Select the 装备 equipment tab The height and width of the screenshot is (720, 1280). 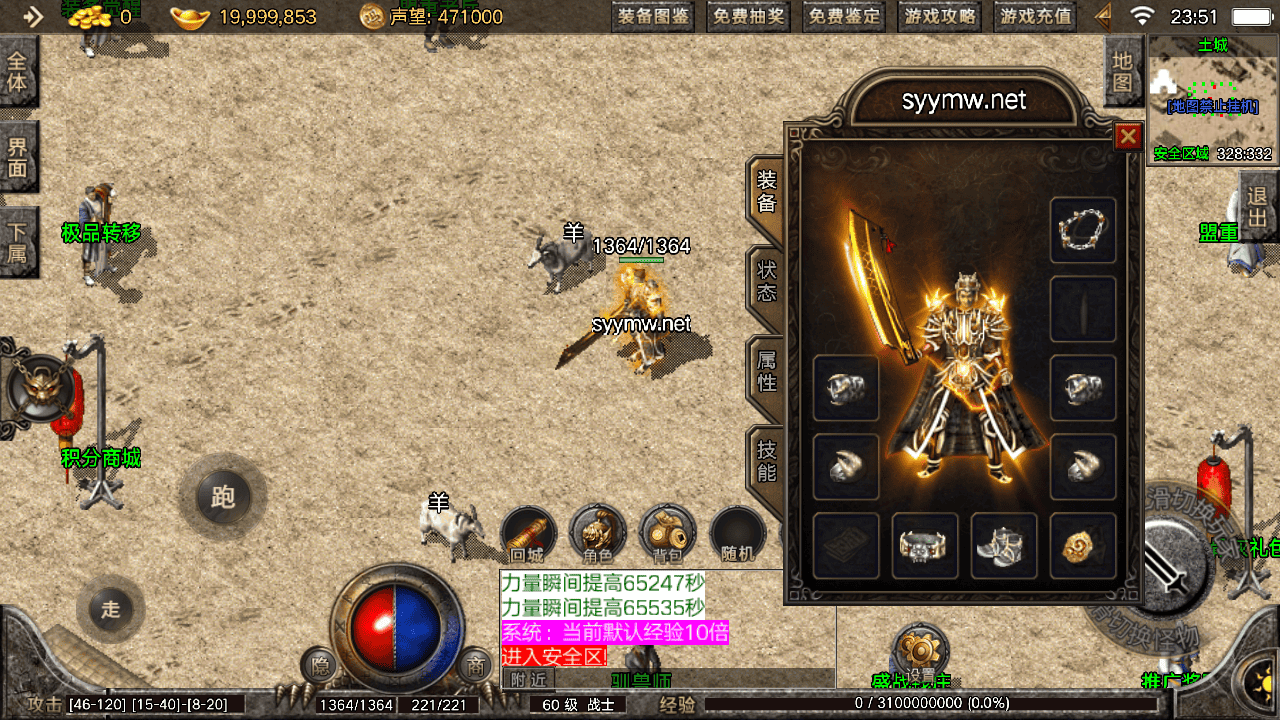tap(766, 191)
